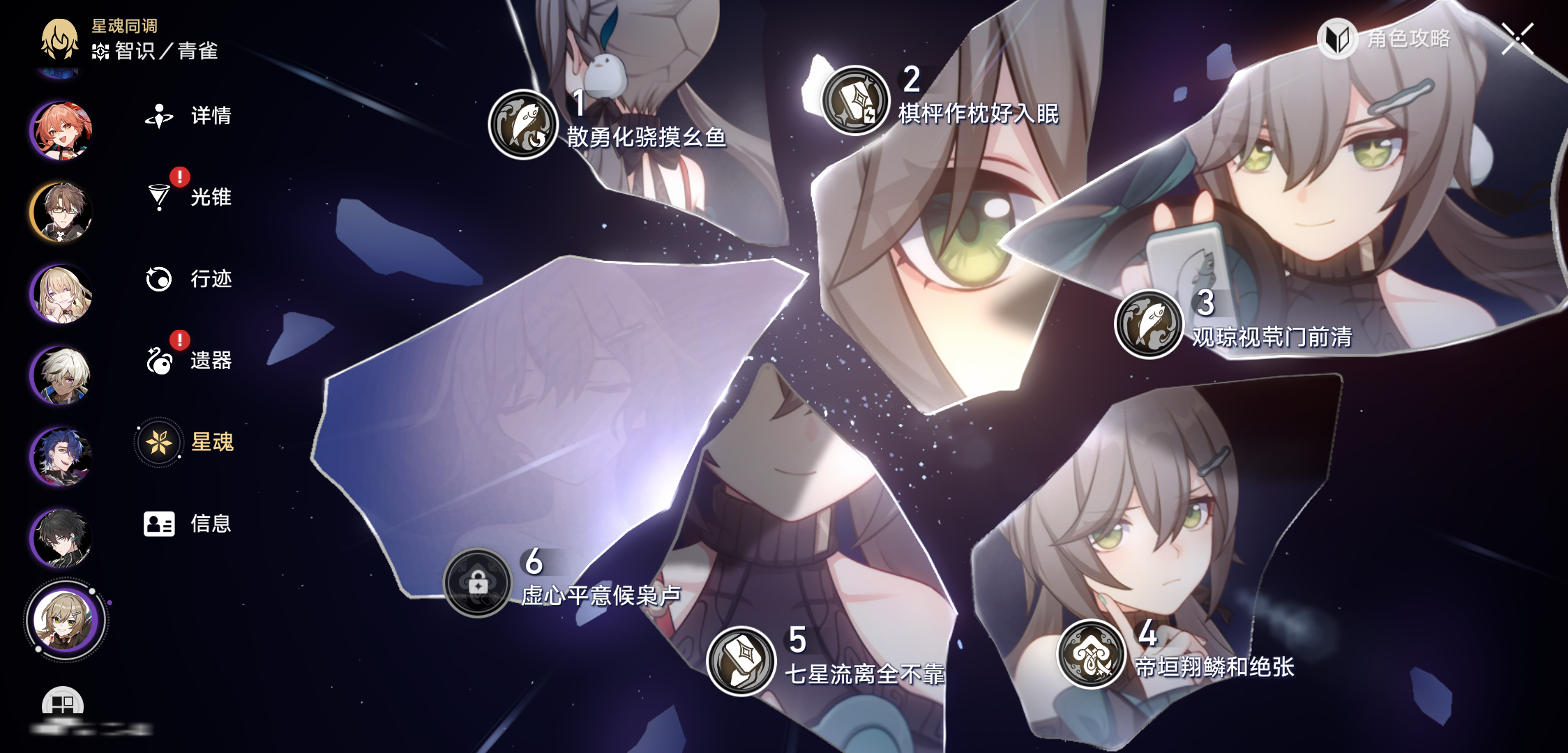Go to the 遗器 relics tab
Viewport: 1568px width, 753px height.
188,360
